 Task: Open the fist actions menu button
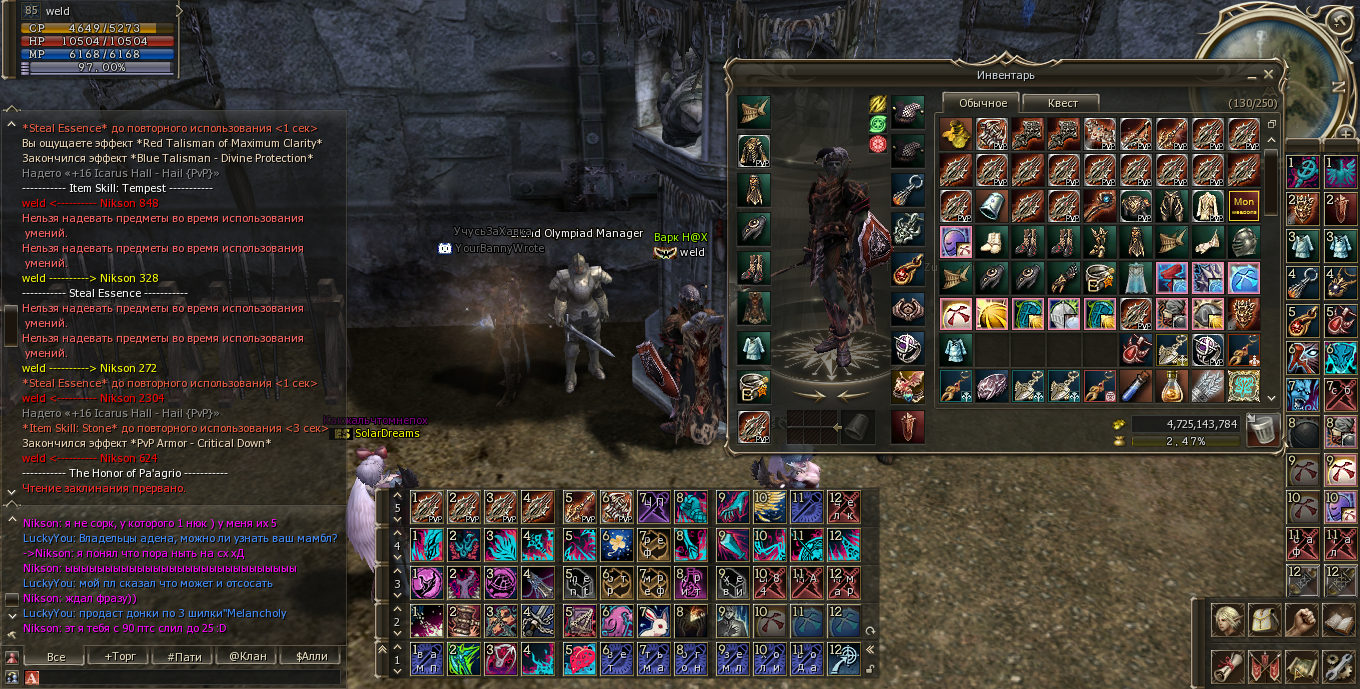1301,621
